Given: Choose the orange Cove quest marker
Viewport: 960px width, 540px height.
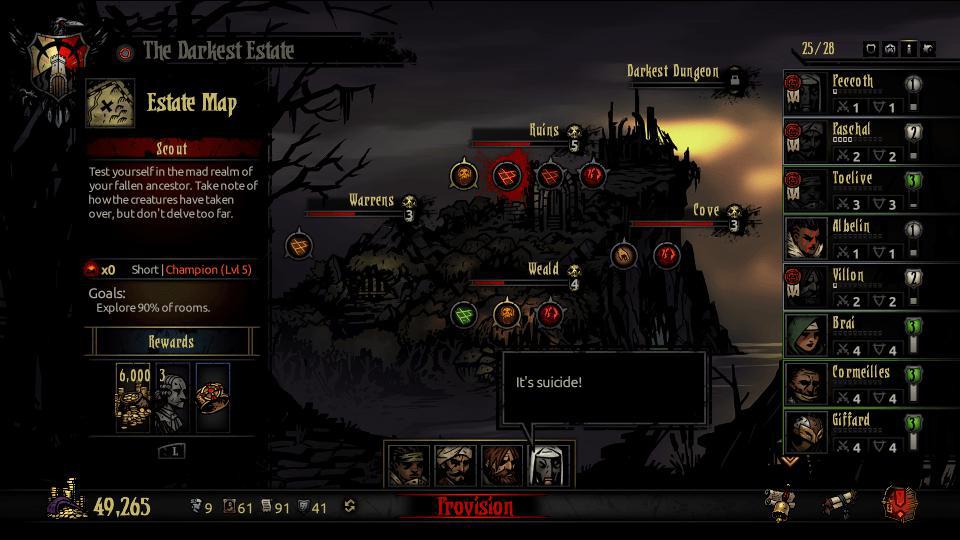Looking at the screenshot, I should click(x=624, y=255).
